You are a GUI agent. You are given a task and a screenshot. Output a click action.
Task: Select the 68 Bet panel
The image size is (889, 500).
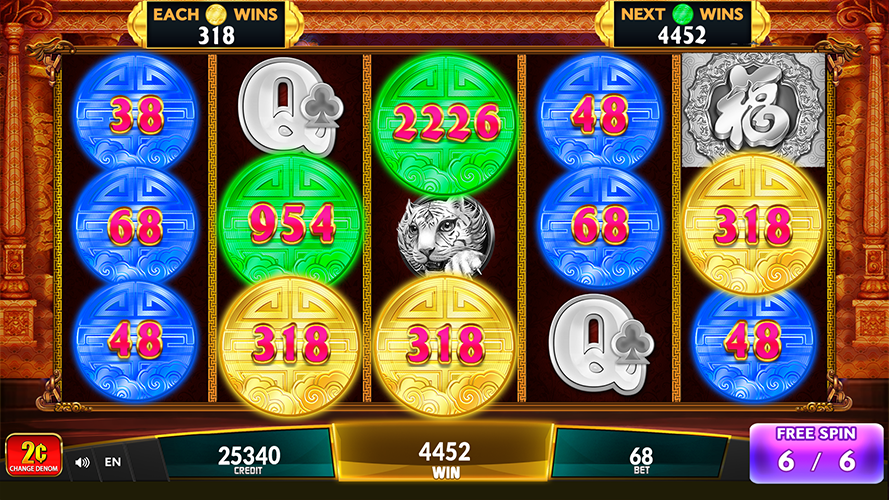(x=642, y=456)
